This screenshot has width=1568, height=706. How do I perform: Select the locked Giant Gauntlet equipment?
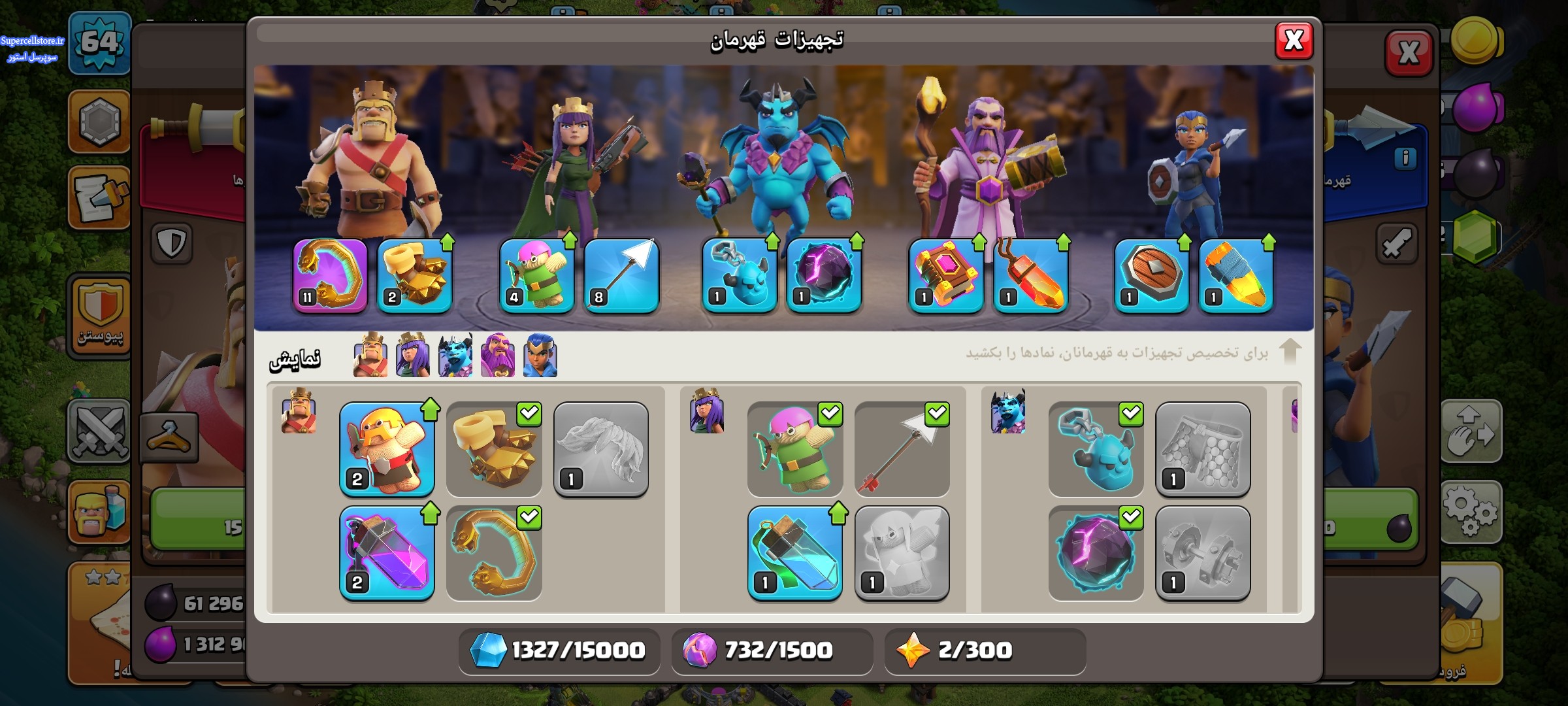(601, 450)
